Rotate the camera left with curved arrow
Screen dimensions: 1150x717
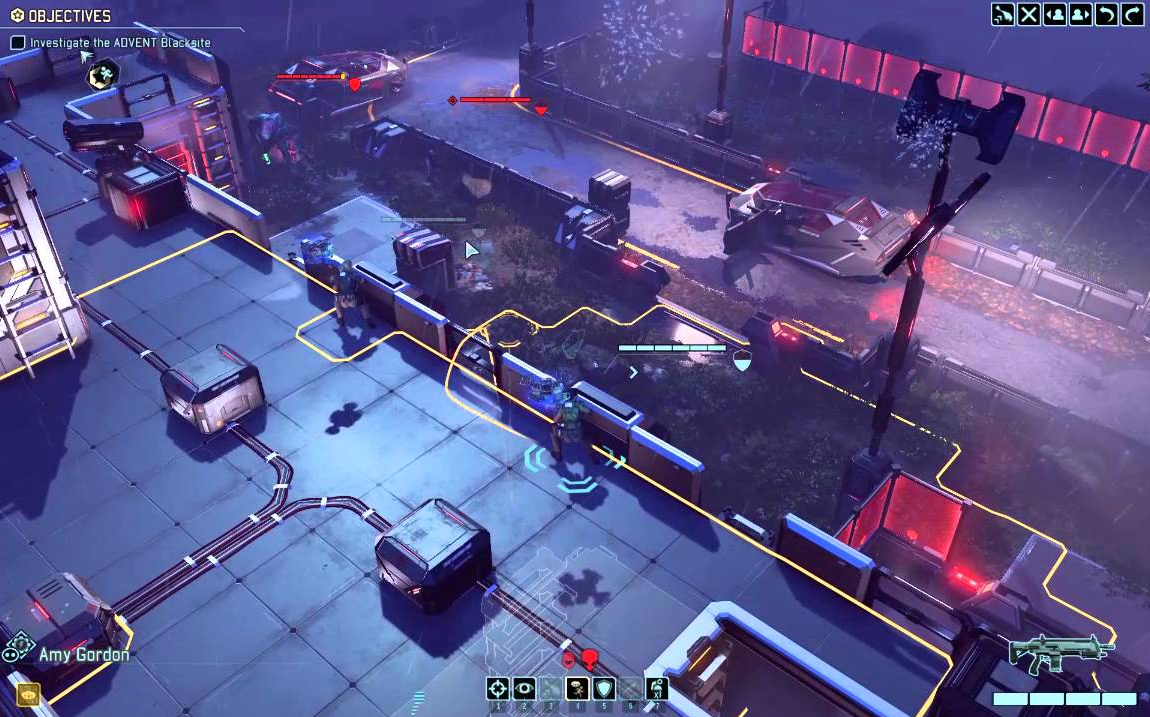point(1107,14)
